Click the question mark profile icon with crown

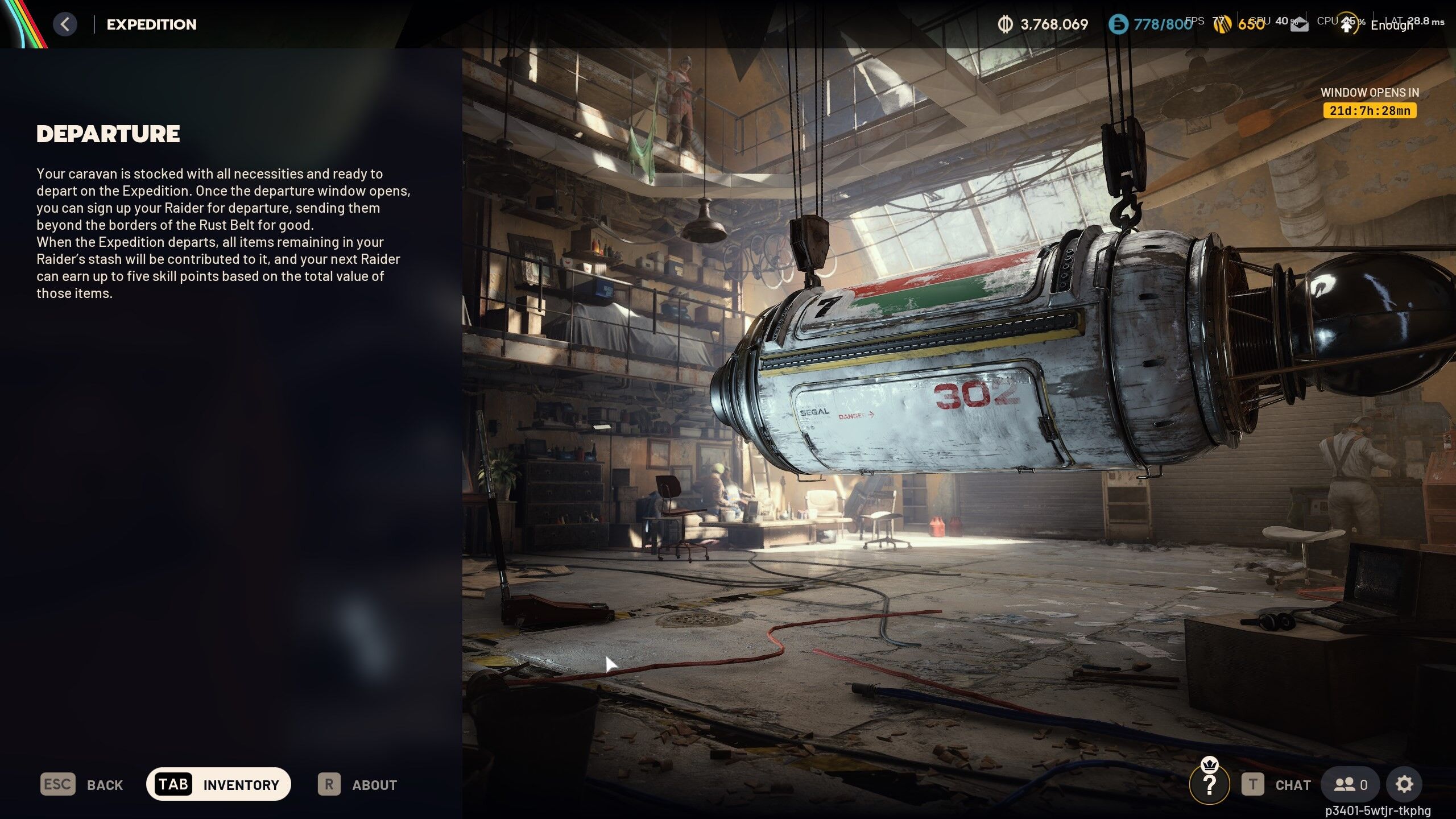[1210, 784]
